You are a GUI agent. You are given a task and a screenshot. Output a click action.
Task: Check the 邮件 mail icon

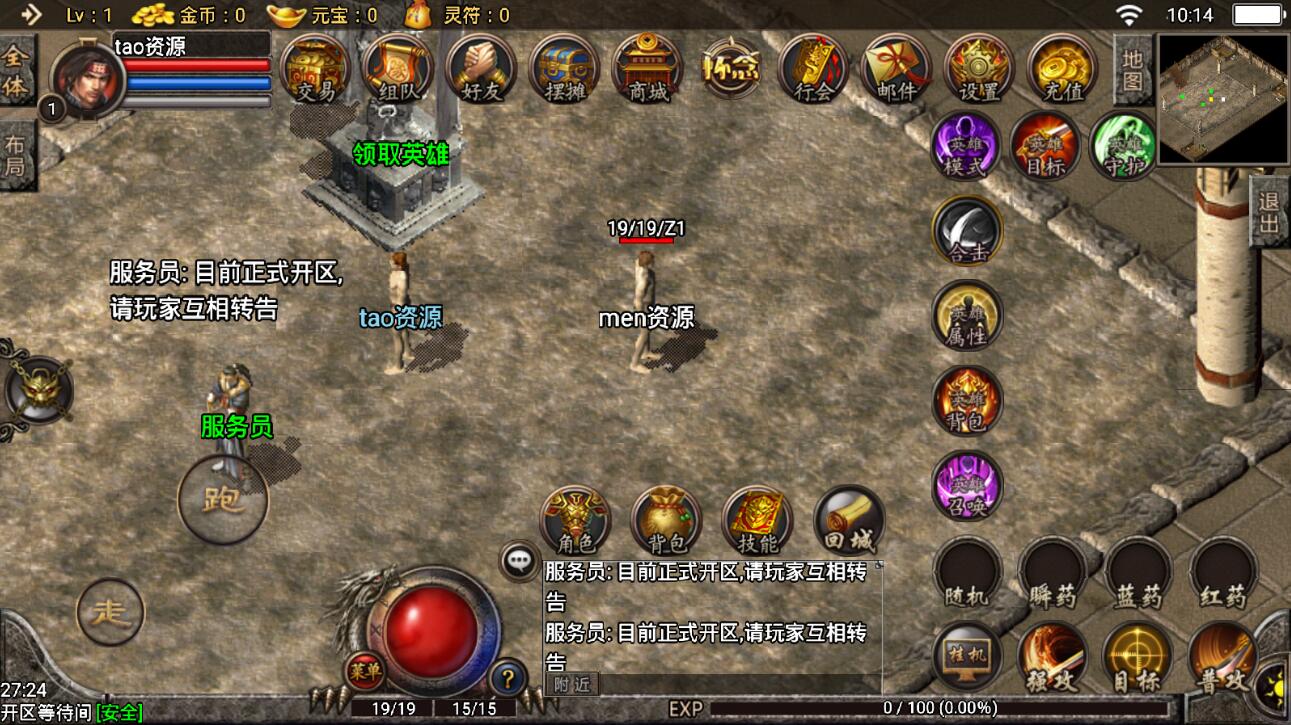tap(896, 68)
